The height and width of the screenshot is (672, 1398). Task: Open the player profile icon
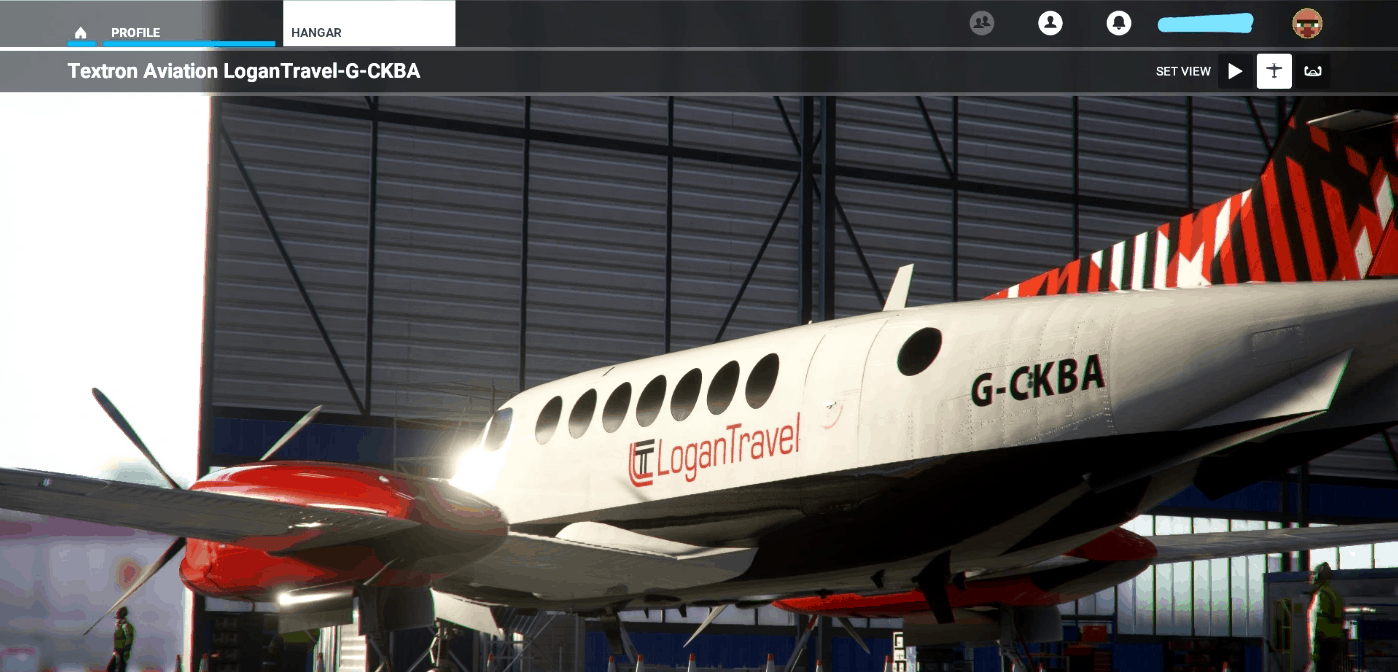pyautogui.click(x=1050, y=23)
